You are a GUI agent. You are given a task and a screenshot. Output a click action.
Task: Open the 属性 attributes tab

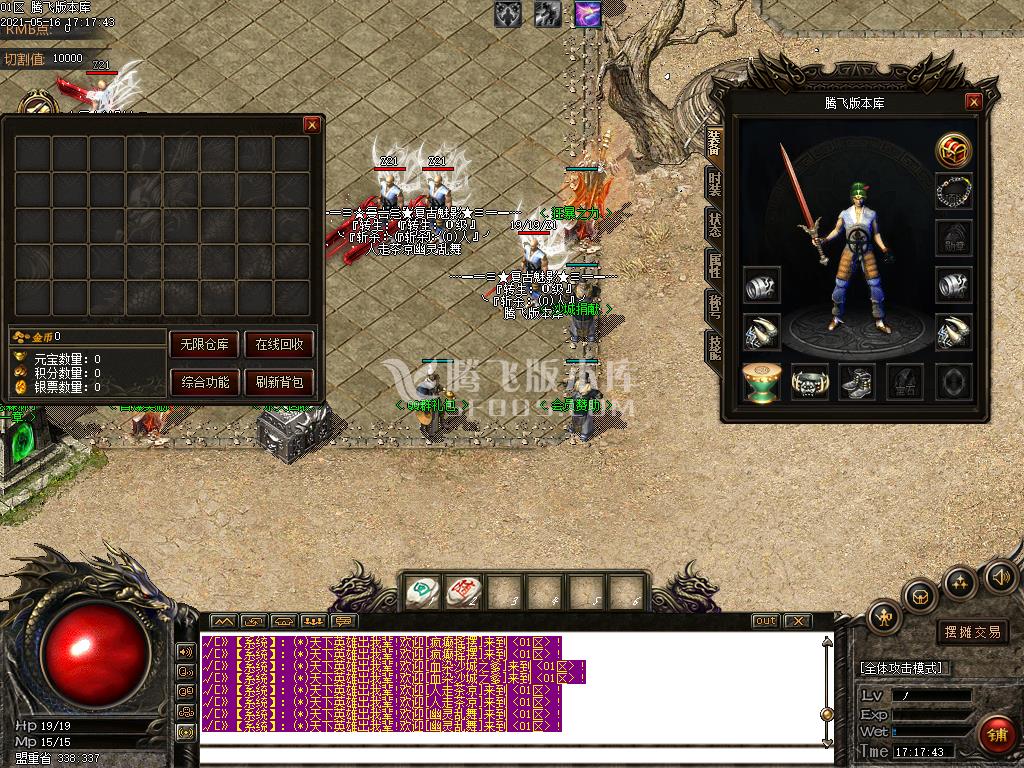[714, 267]
